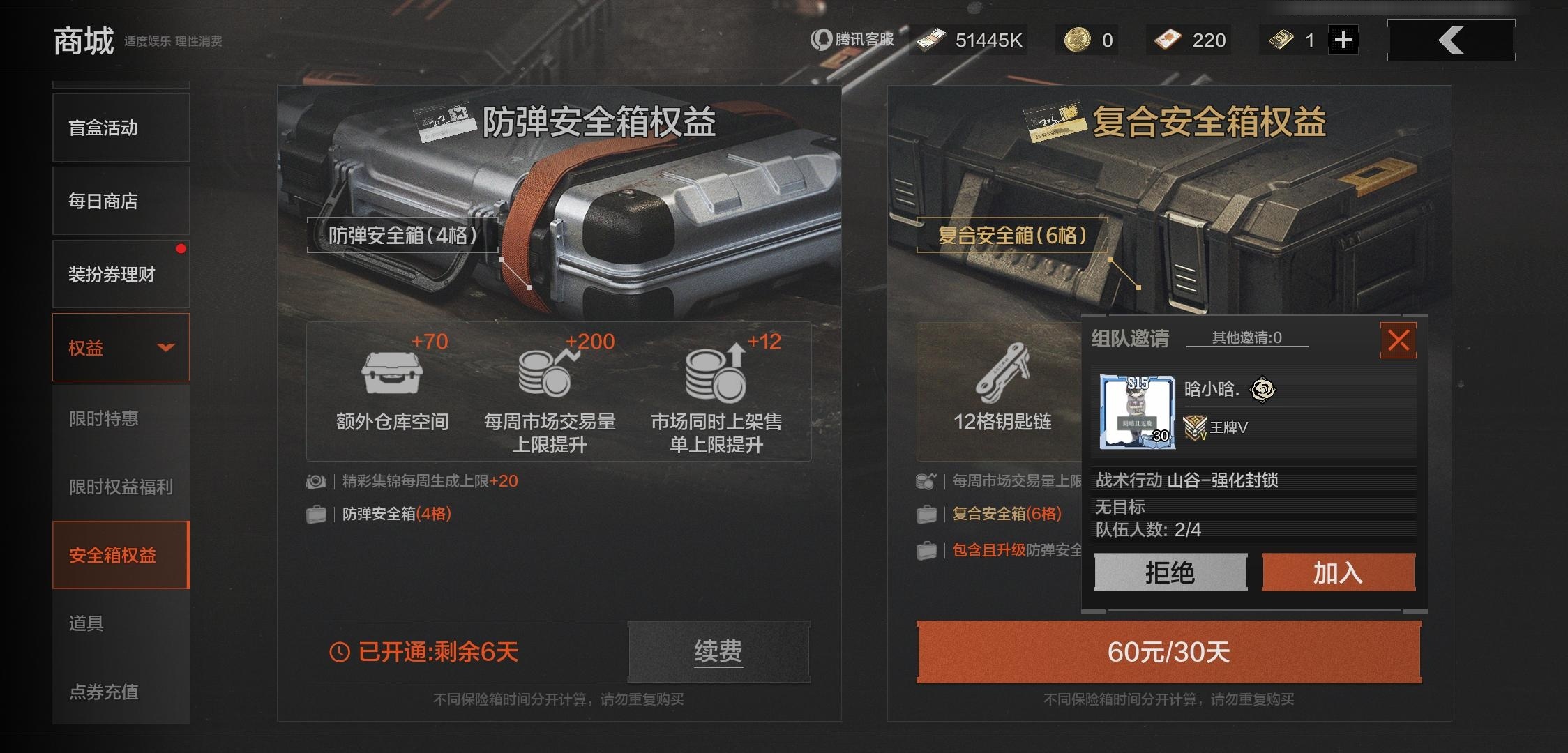Click the ticket currency icon showing 51445K

[930, 39]
